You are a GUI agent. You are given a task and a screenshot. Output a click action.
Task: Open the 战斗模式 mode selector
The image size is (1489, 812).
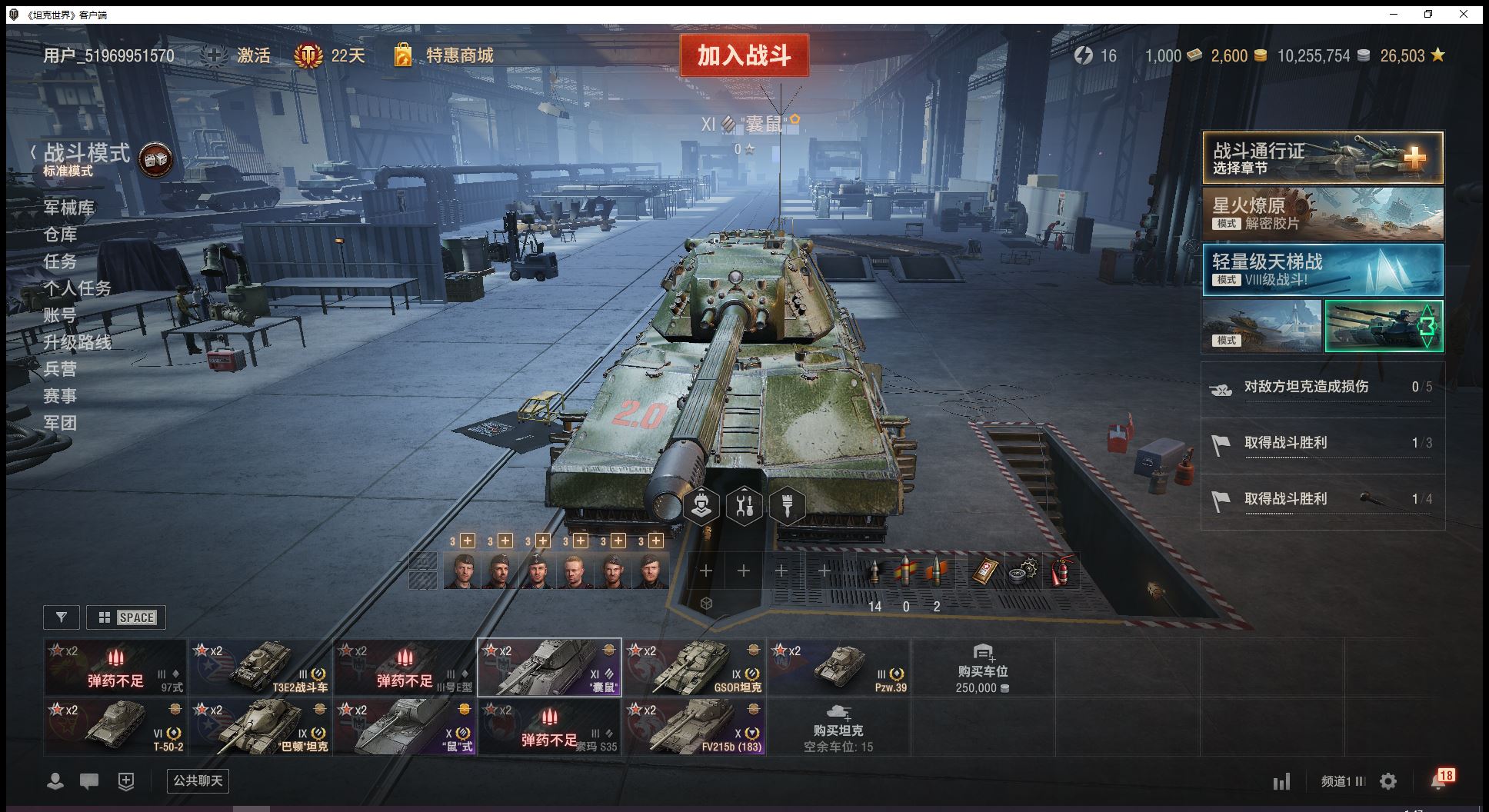coord(86,154)
